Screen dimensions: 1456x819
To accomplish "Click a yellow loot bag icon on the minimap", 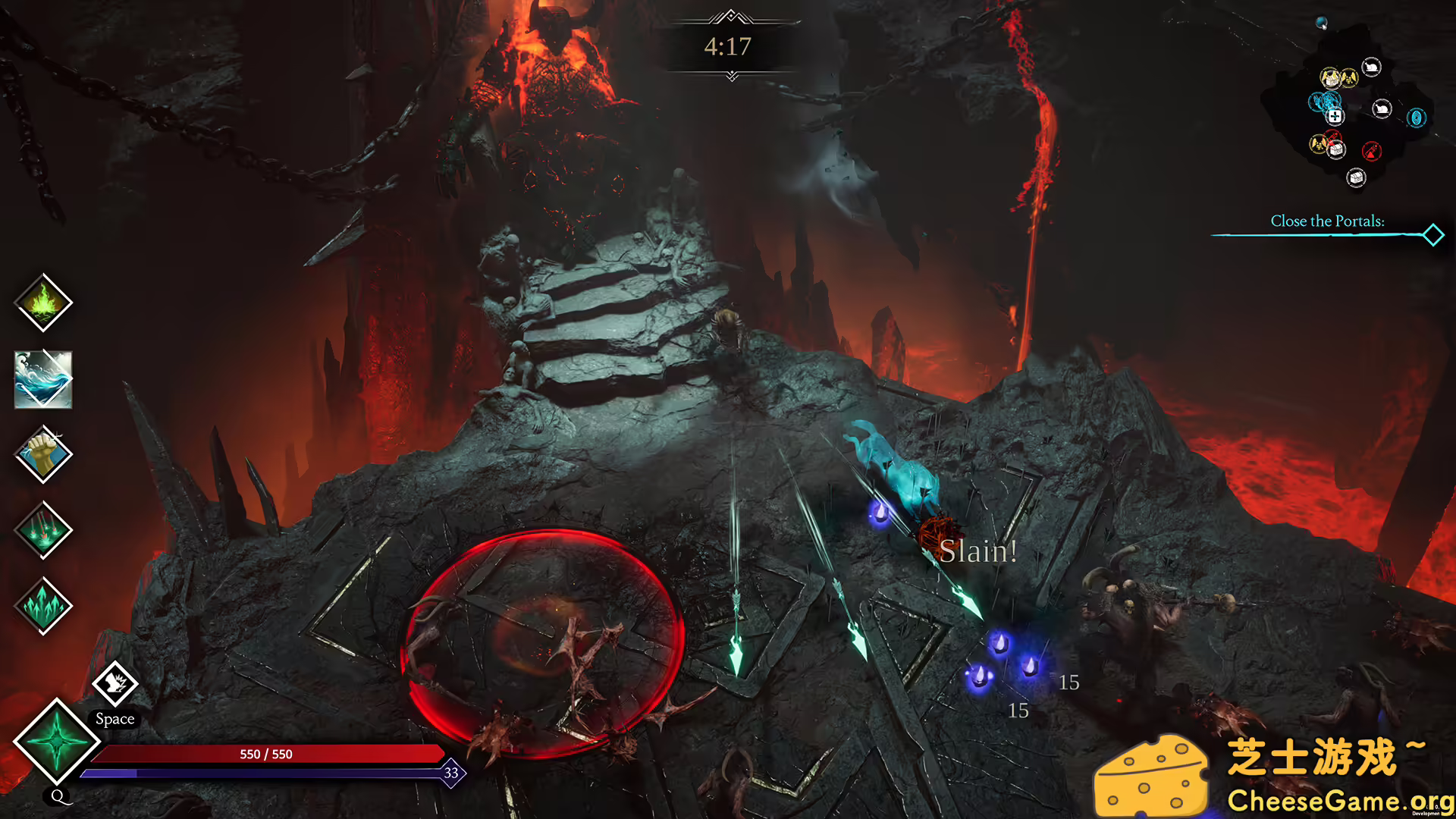I will click(1349, 78).
